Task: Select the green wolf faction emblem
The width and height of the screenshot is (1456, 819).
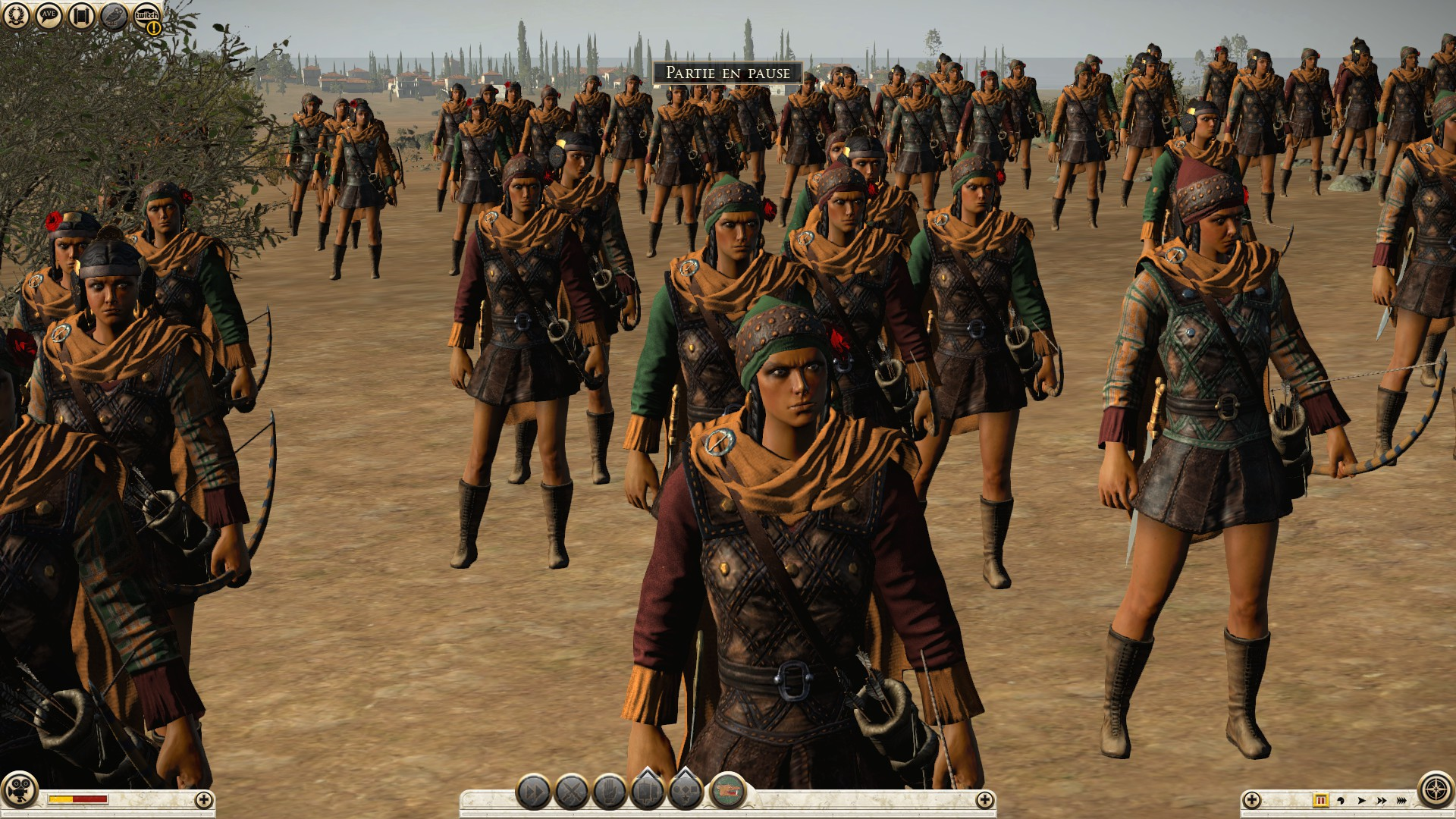Action: (x=727, y=792)
